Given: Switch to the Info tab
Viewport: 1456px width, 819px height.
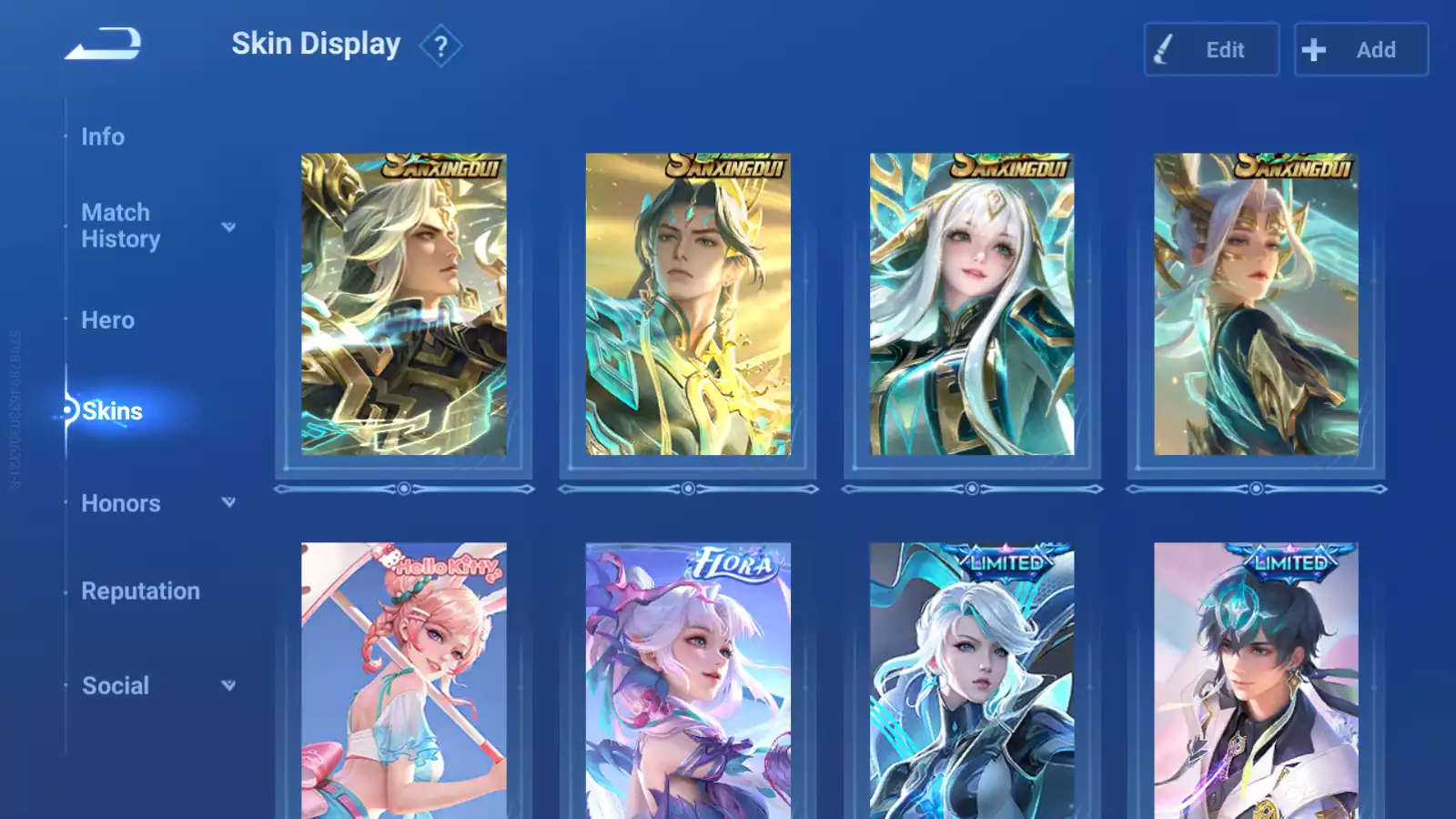Looking at the screenshot, I should coord(103,136).
